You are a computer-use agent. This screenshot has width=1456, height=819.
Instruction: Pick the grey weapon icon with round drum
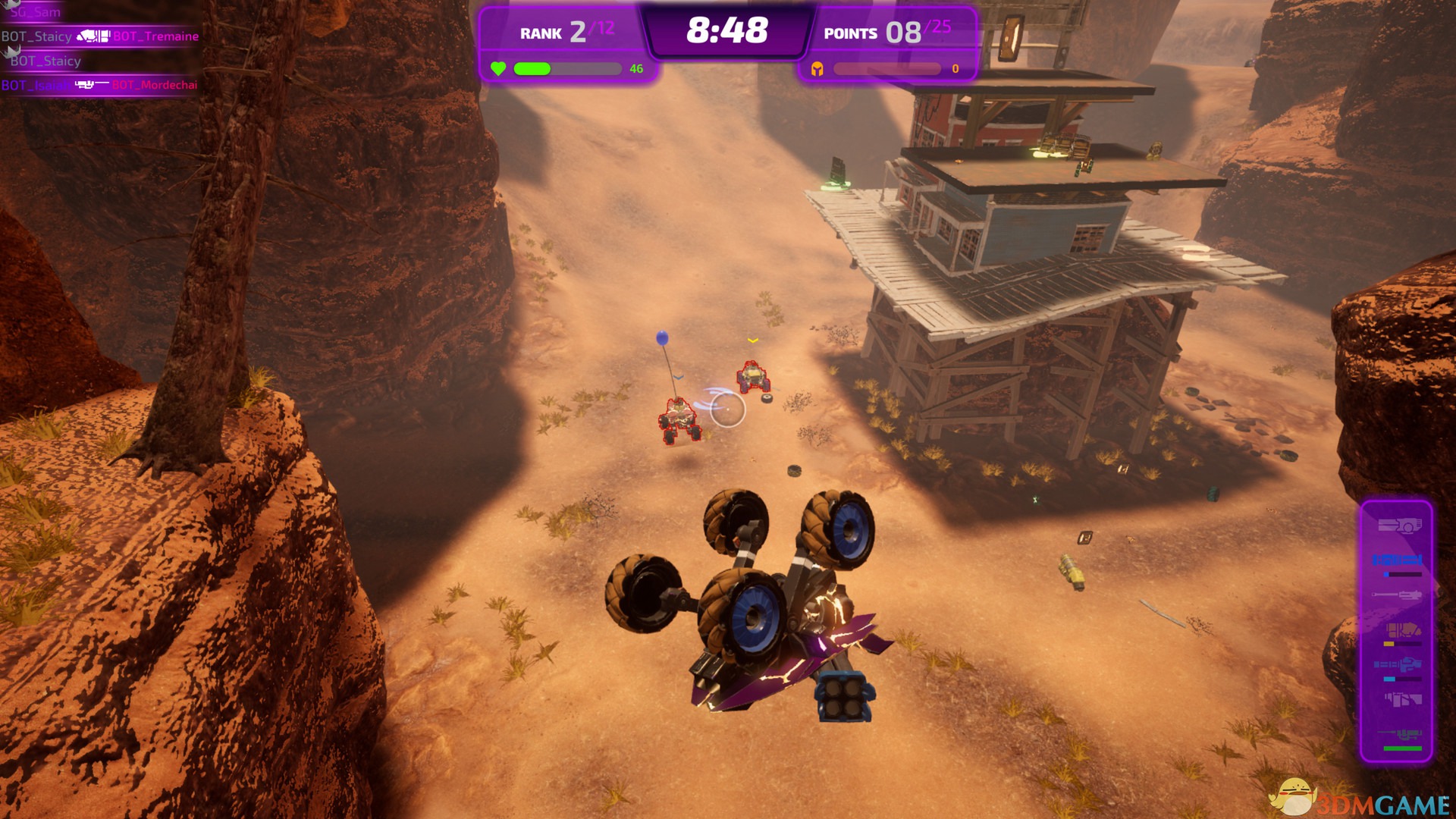tap(1398, 526)
